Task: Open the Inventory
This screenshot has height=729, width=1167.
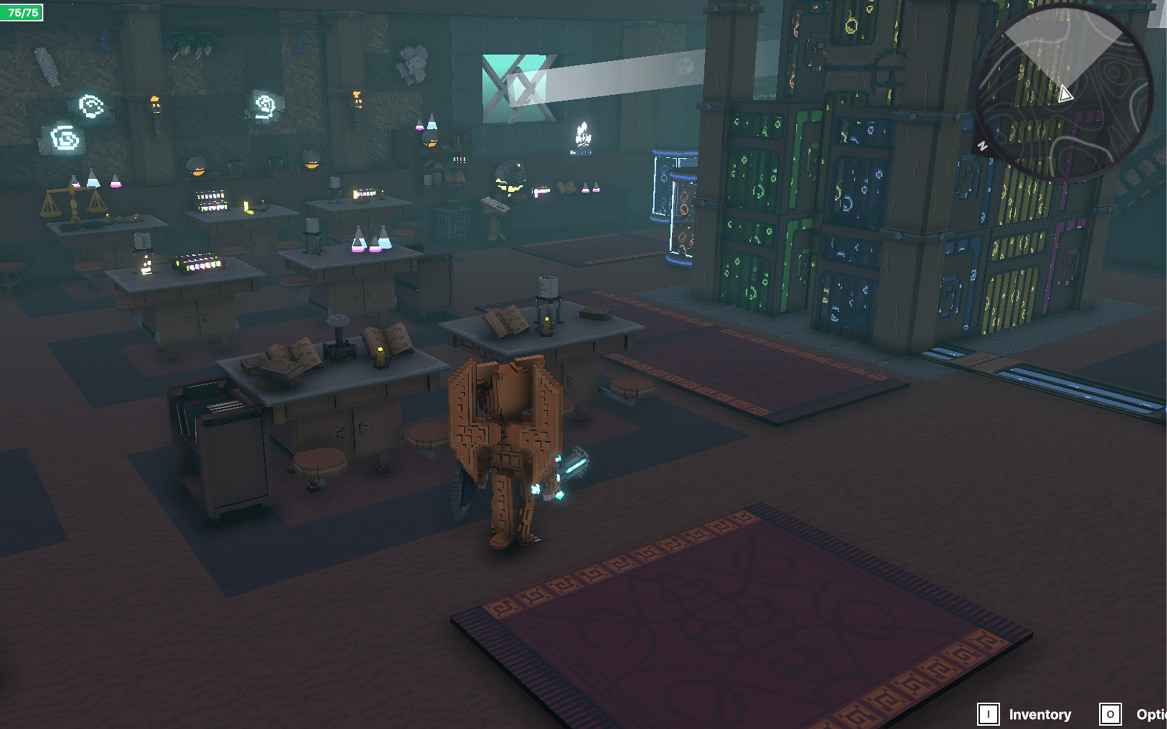Action: [x=1026, y=714]
